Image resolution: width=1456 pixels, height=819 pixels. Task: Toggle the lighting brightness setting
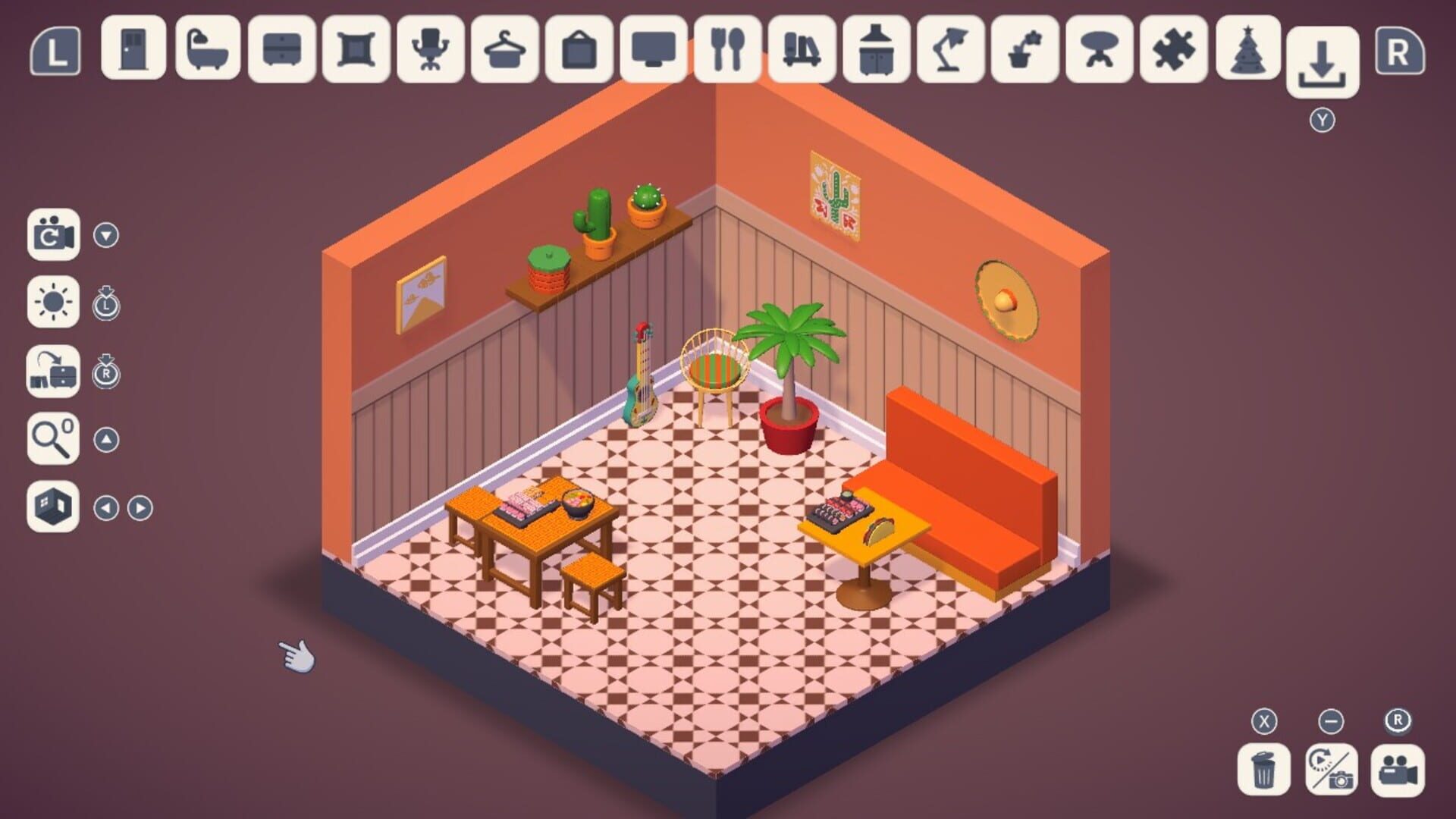[55, 301]
